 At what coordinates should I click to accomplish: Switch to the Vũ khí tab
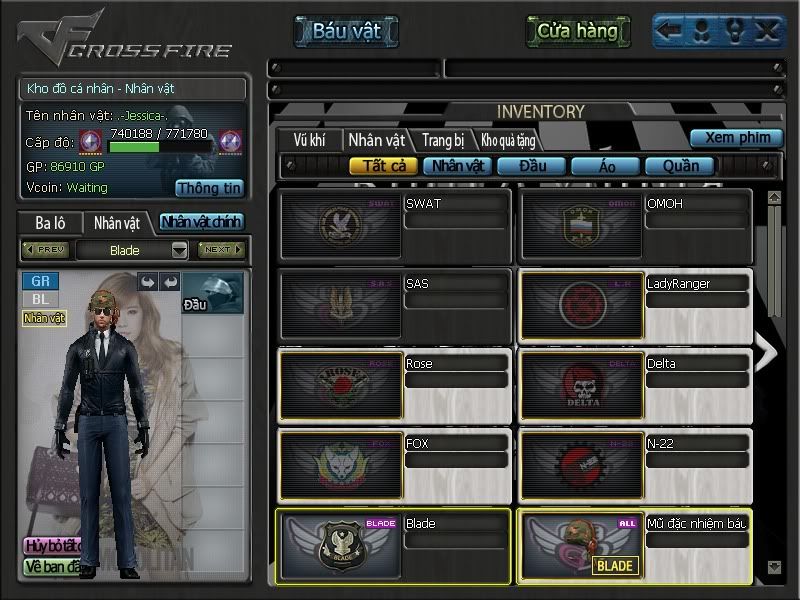coord(308,140)
